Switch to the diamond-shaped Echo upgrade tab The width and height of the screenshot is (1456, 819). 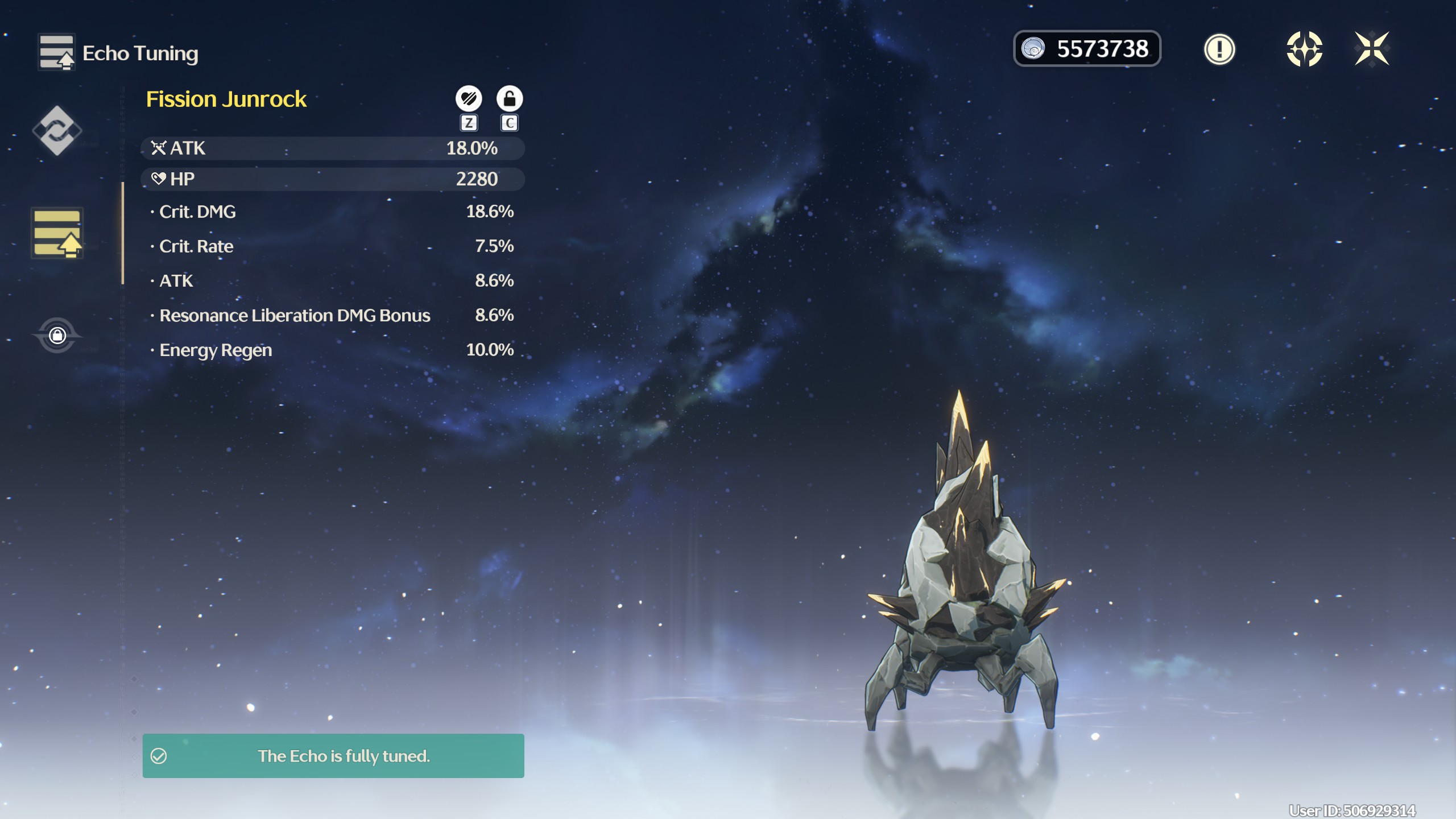57,131
